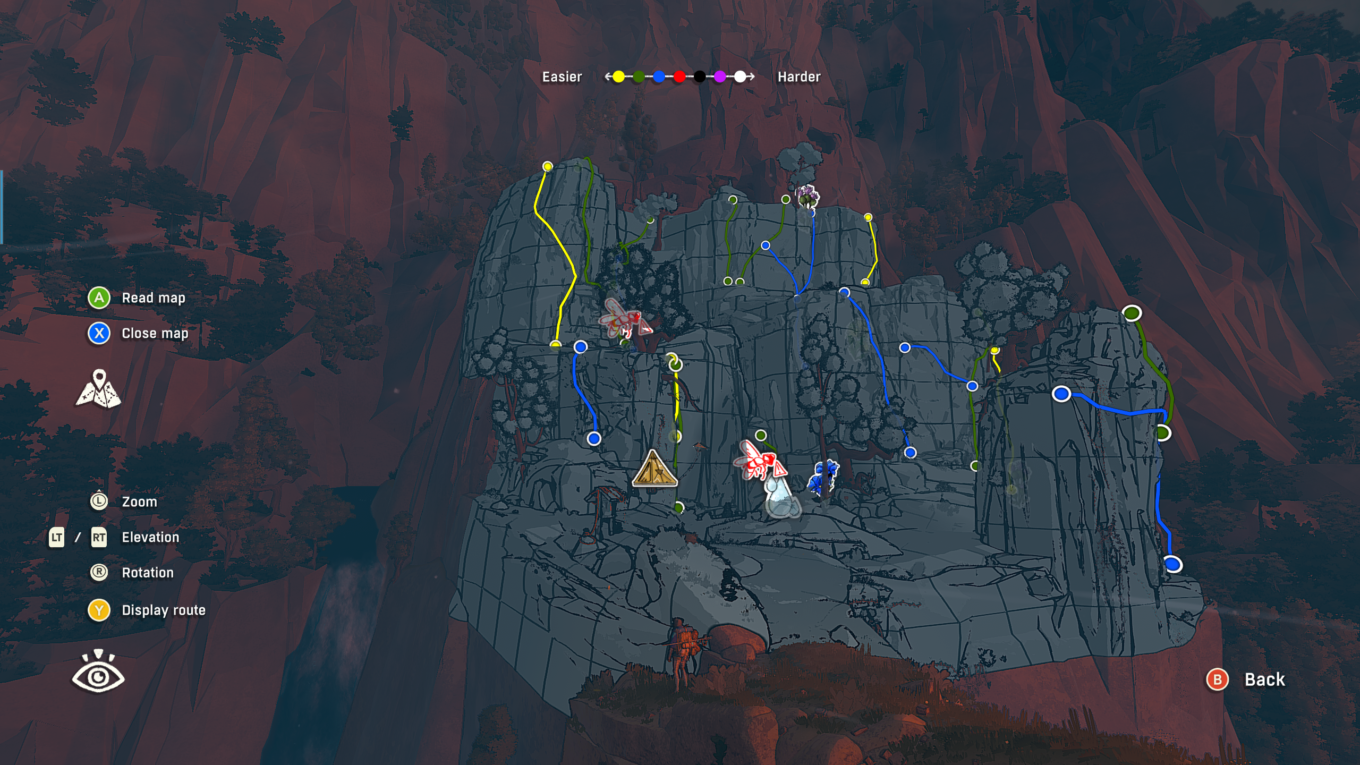This screenshot has width=1360, height=765.
Task: Pick the blue climber figure marker
Action: tap(823, 479)
